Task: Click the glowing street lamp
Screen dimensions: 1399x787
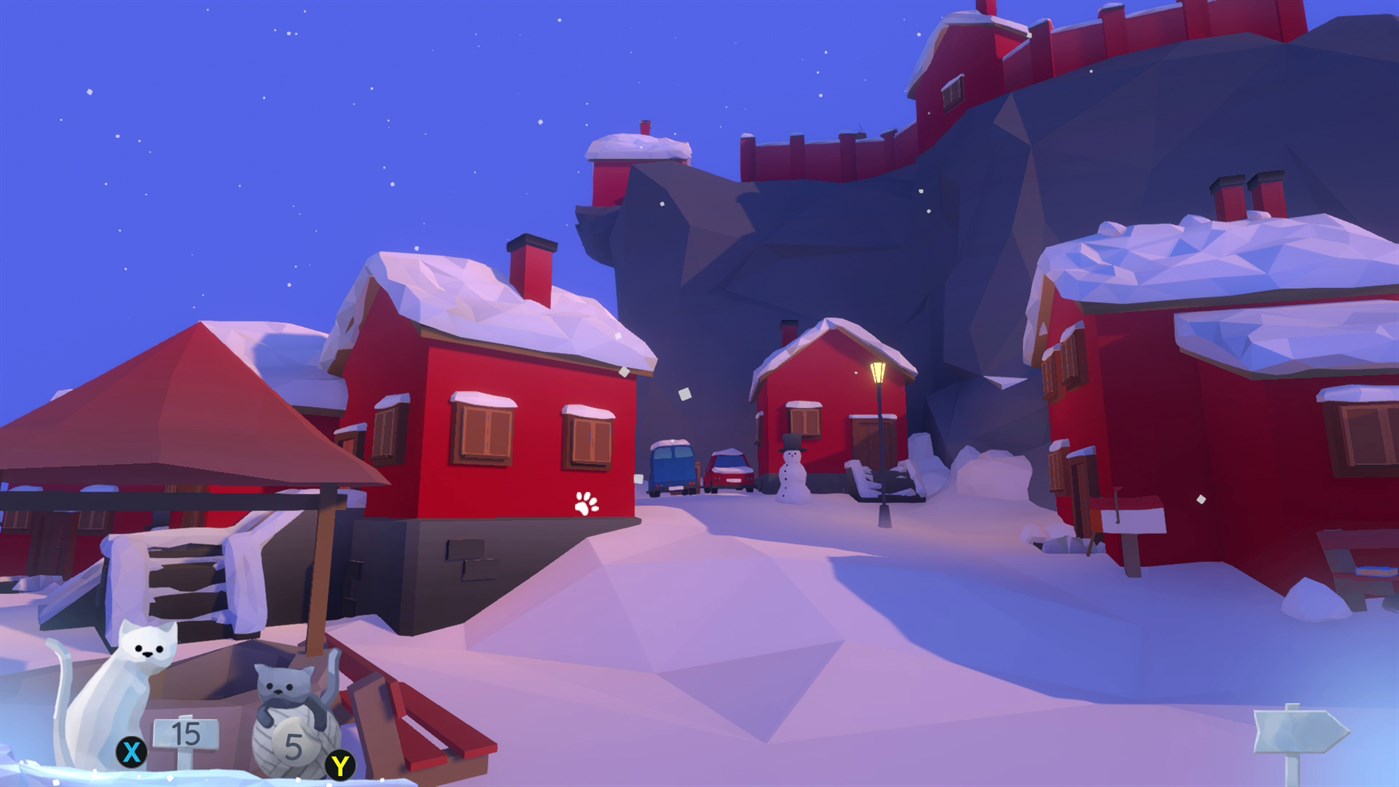Action: [879, 374]
